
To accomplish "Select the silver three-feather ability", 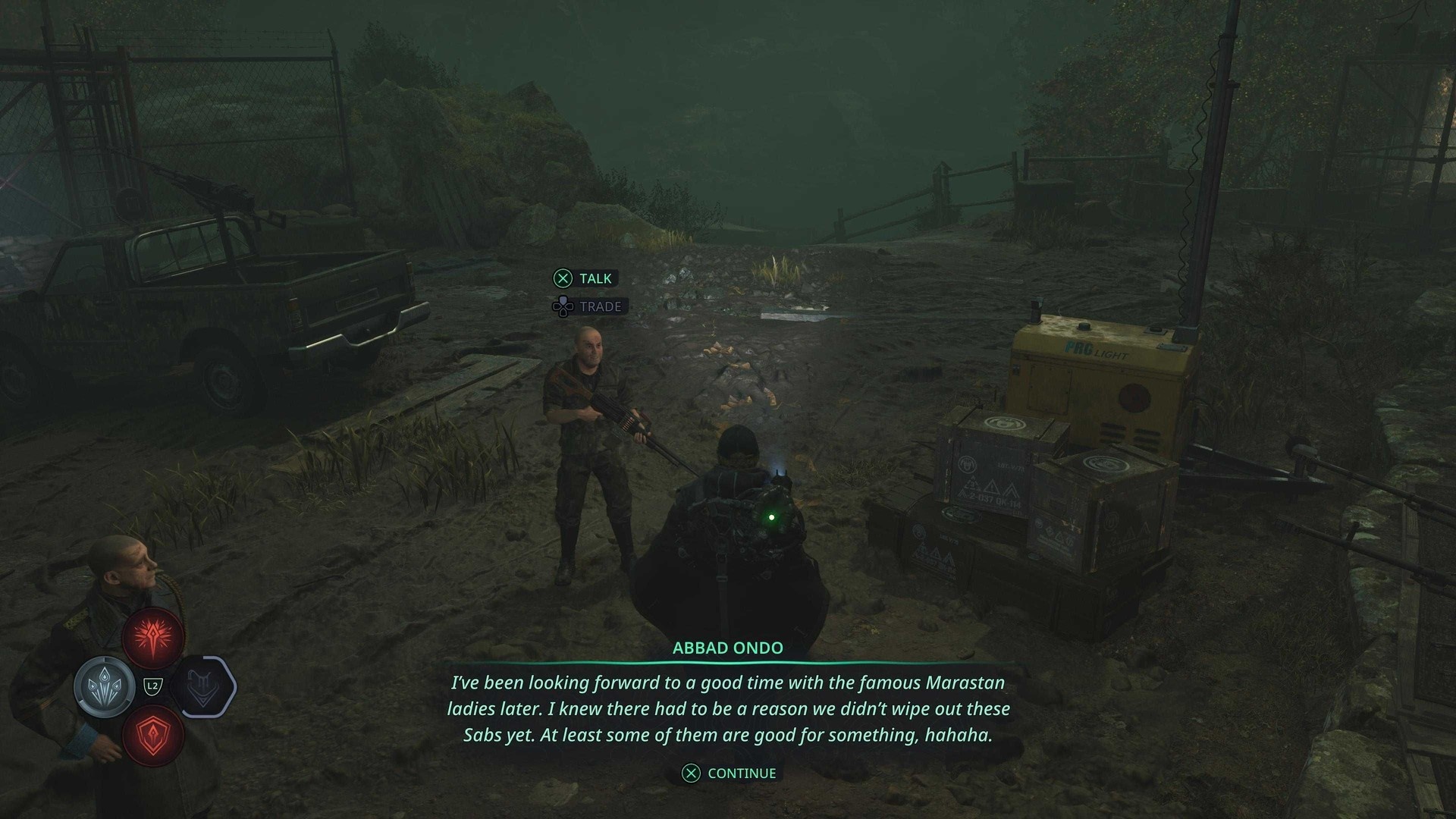I will coord(105,687).
